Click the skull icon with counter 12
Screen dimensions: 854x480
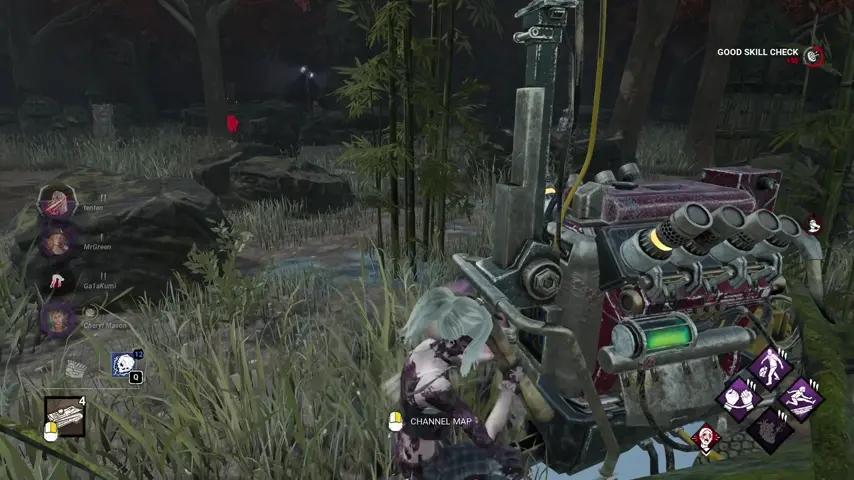coord(124,365)
